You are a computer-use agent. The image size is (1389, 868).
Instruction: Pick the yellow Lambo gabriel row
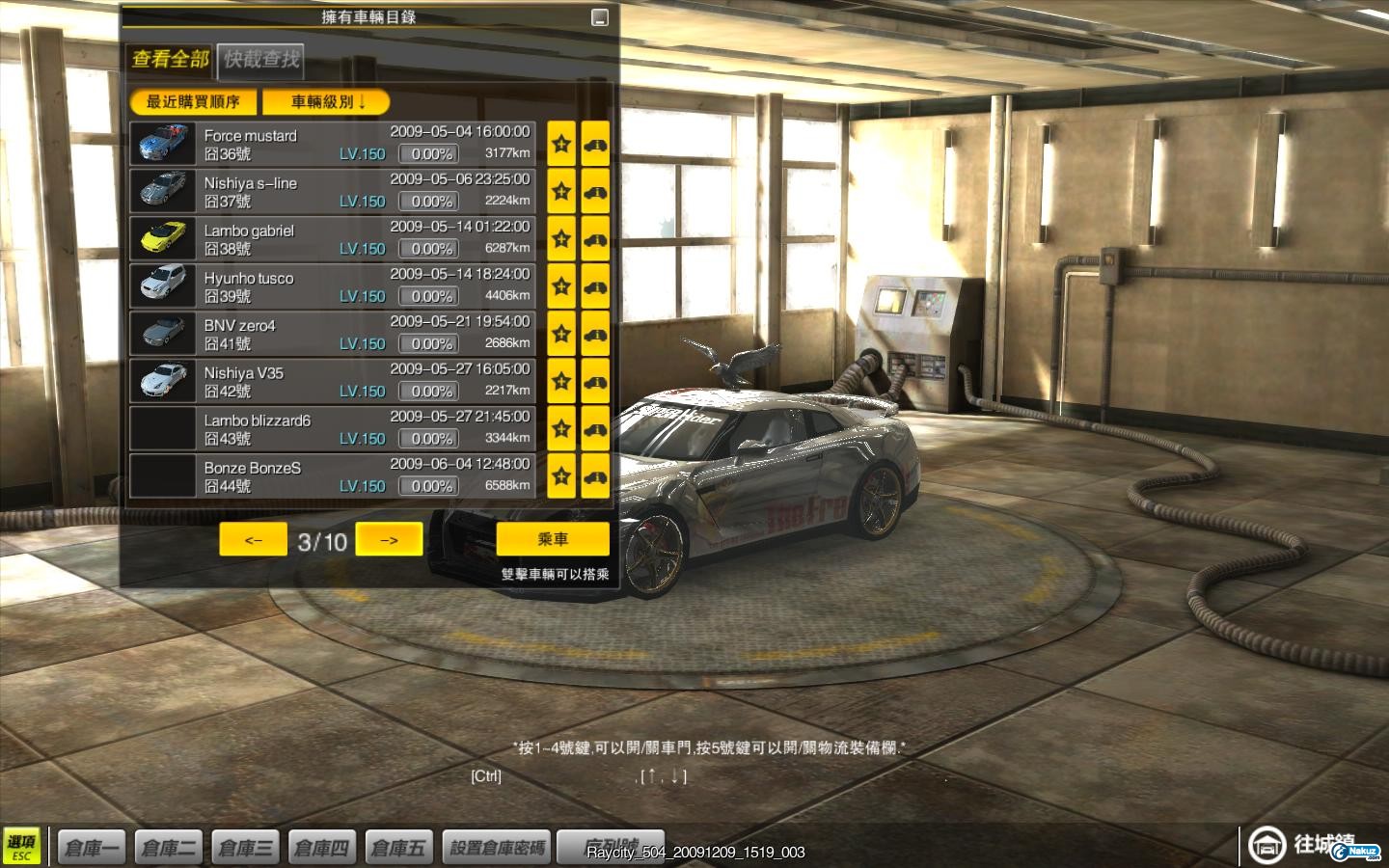[333, 238]
